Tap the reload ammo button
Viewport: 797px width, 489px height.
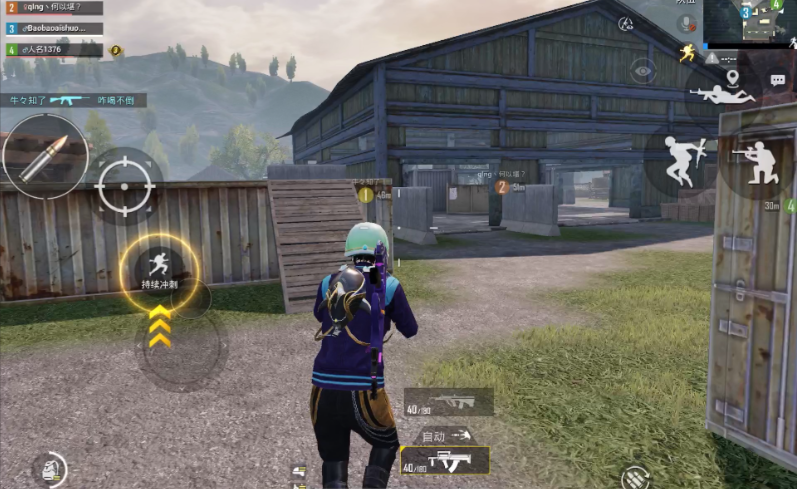[634, 478]
